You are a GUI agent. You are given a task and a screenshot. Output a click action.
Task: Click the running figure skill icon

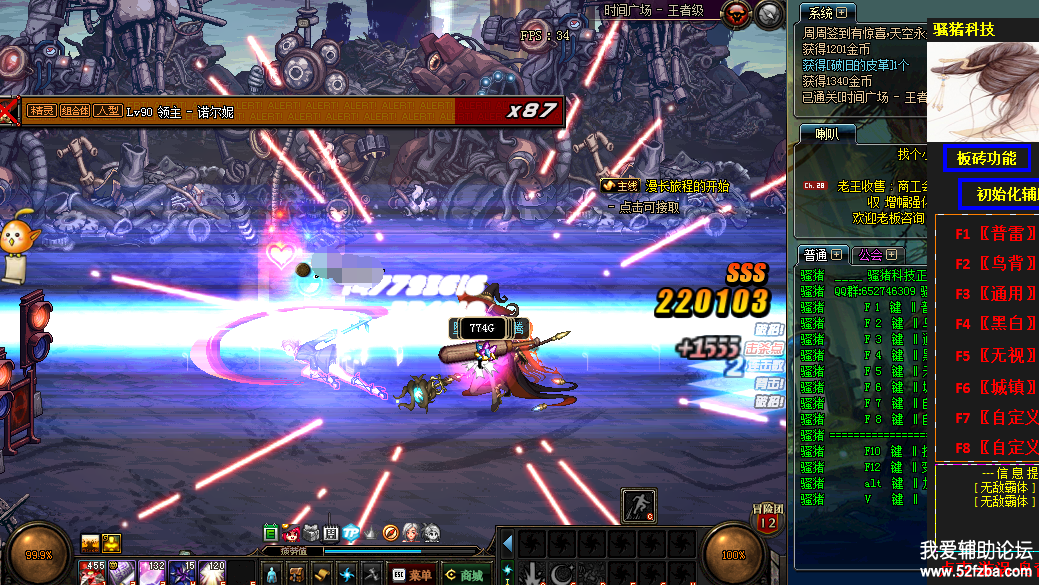[639, 505]
